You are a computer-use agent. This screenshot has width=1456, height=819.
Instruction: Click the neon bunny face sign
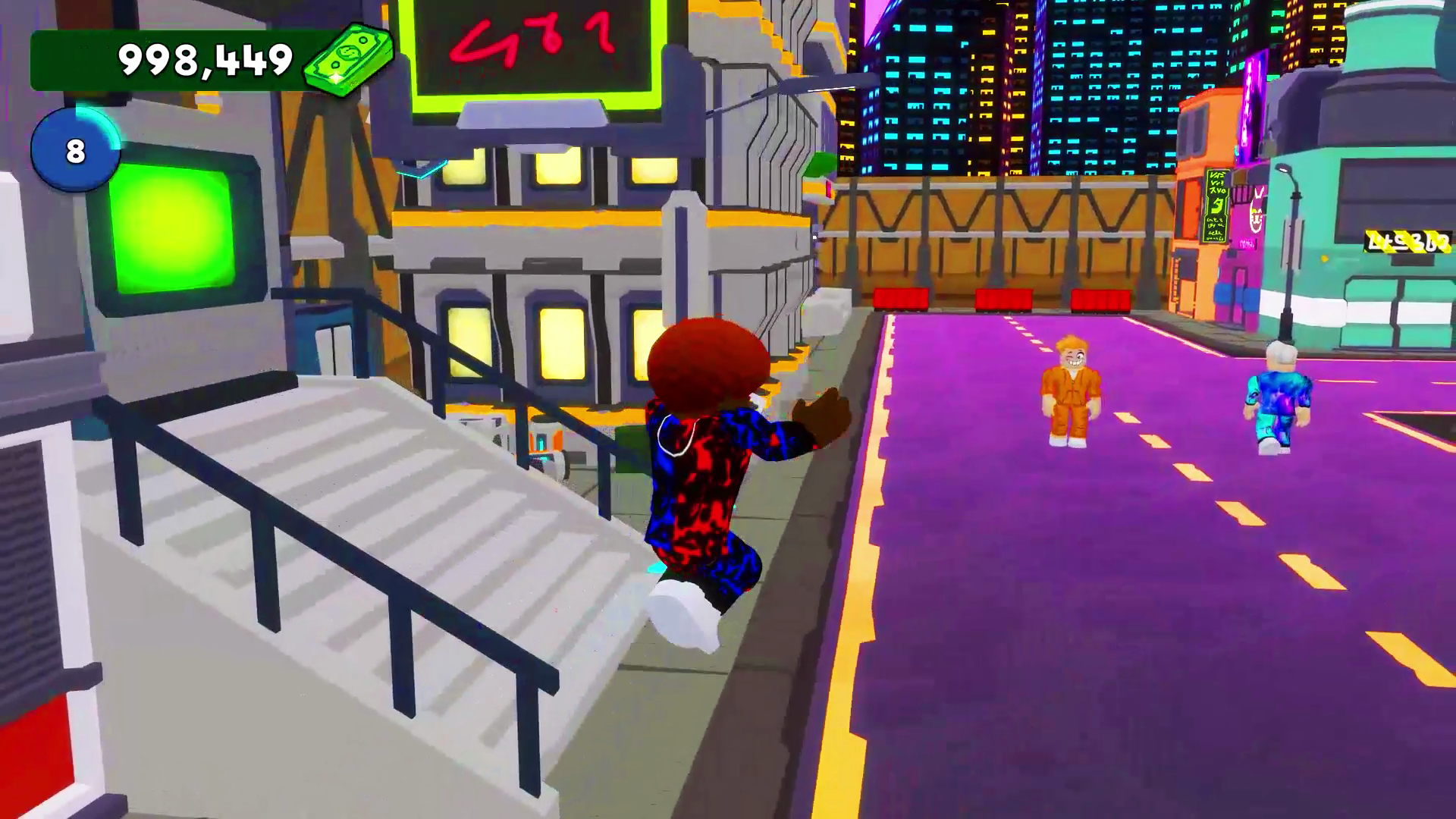click(1255, 212)
